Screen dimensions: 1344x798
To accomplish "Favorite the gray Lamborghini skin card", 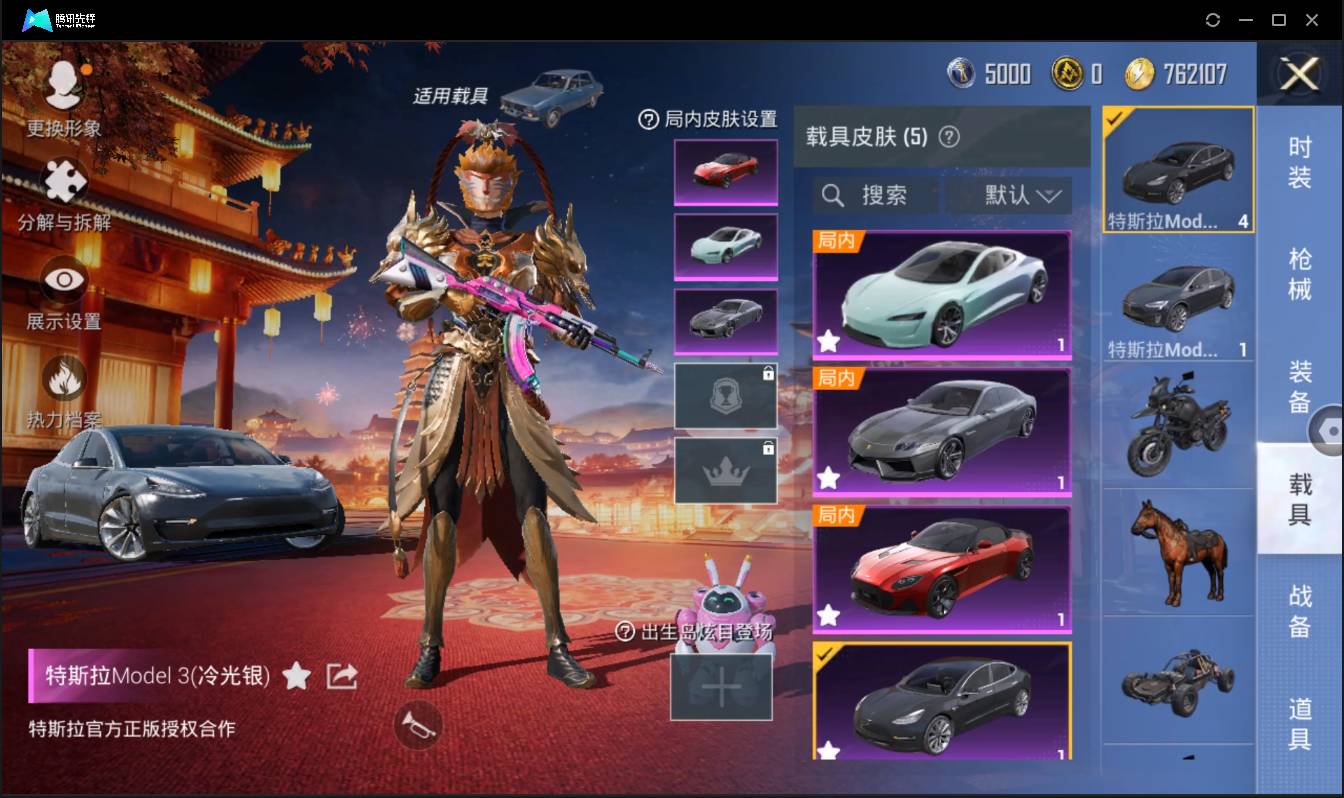I will click(x=828, y=479).
